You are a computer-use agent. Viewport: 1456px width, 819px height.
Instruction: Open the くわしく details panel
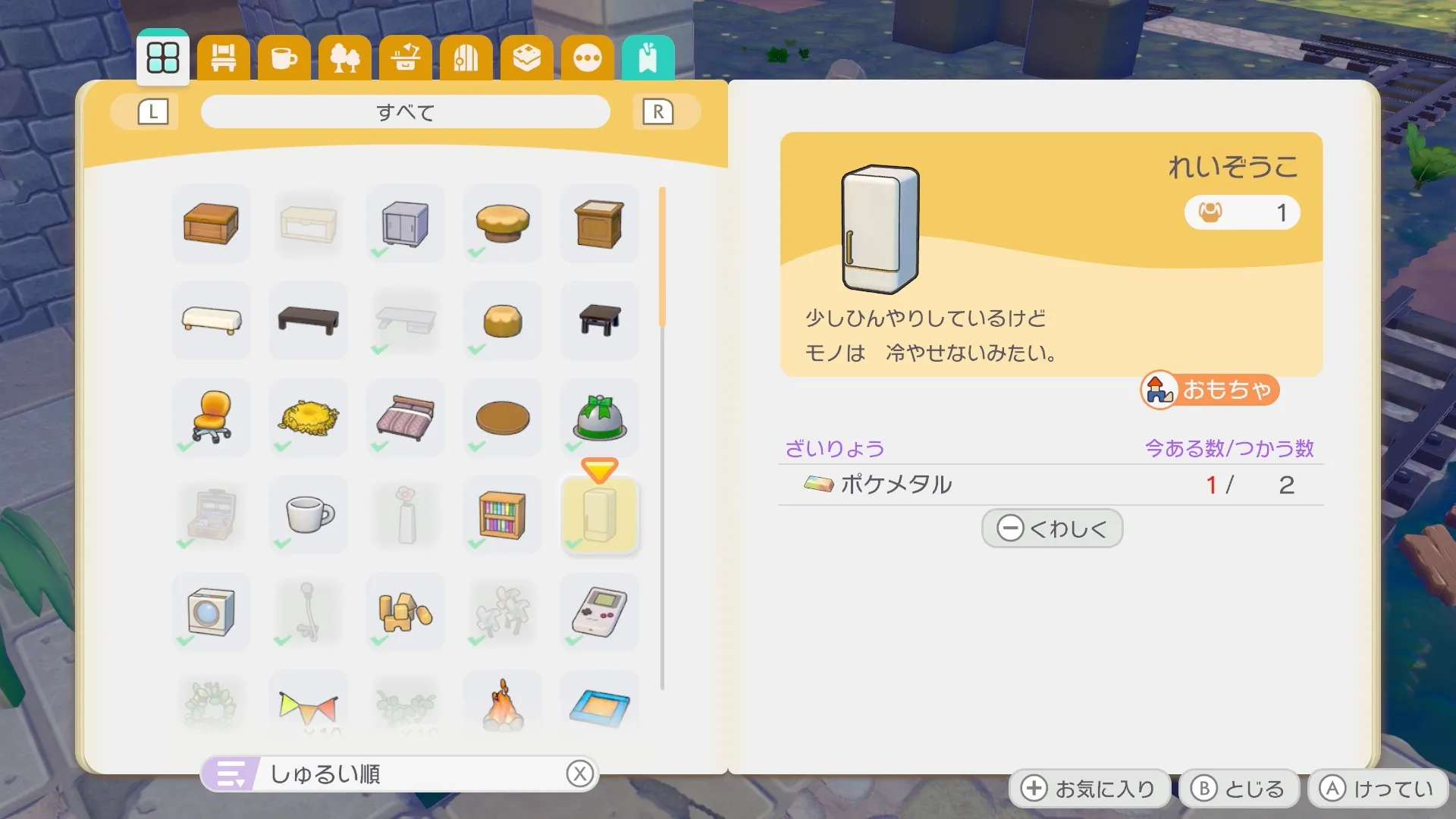pos(1051,528)
